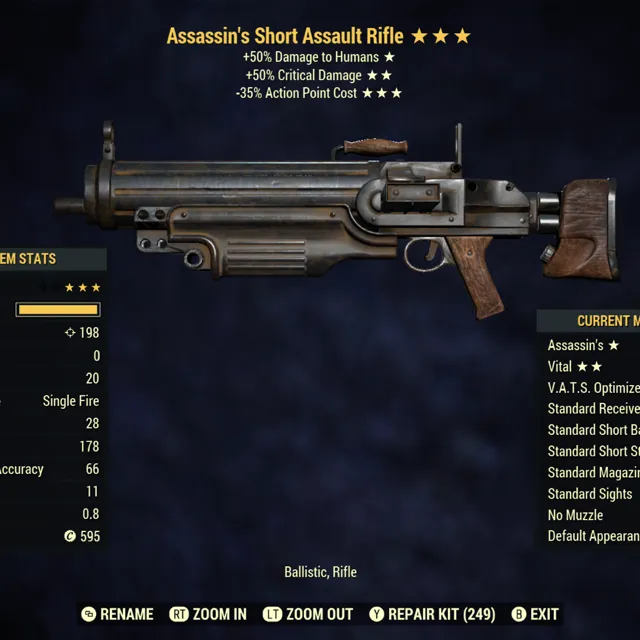Choose the Rename option
The height and width of the screenshot is (640, 640).
pyautogui.click(x=118, y=614)
